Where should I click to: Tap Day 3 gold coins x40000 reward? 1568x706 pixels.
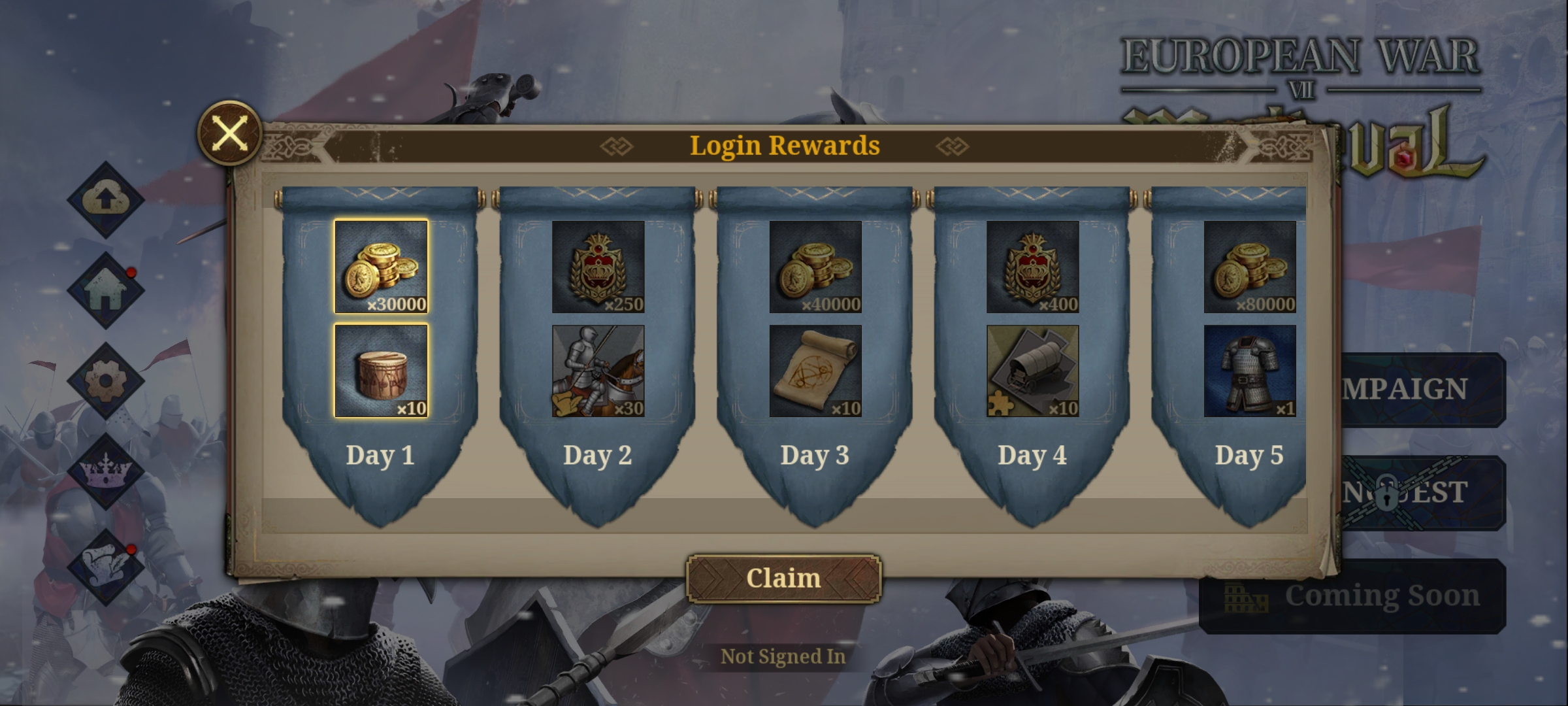click(815, 267)
